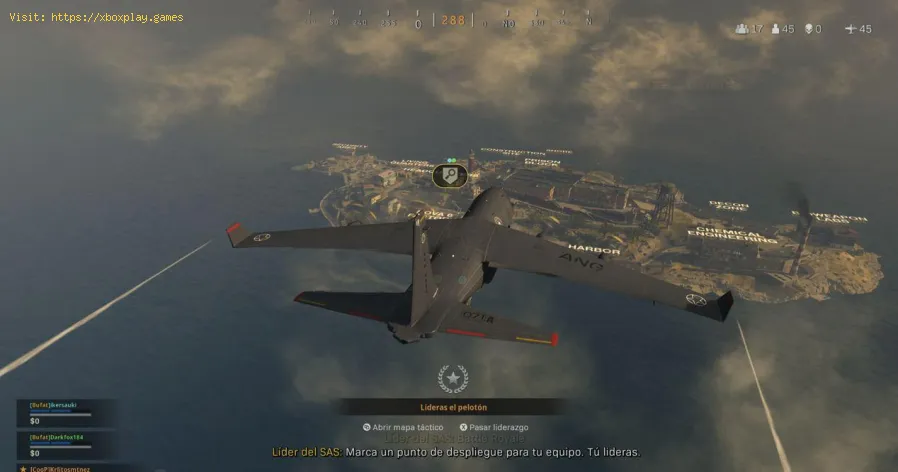Select the key marker icon above the plane

[450, 176]
